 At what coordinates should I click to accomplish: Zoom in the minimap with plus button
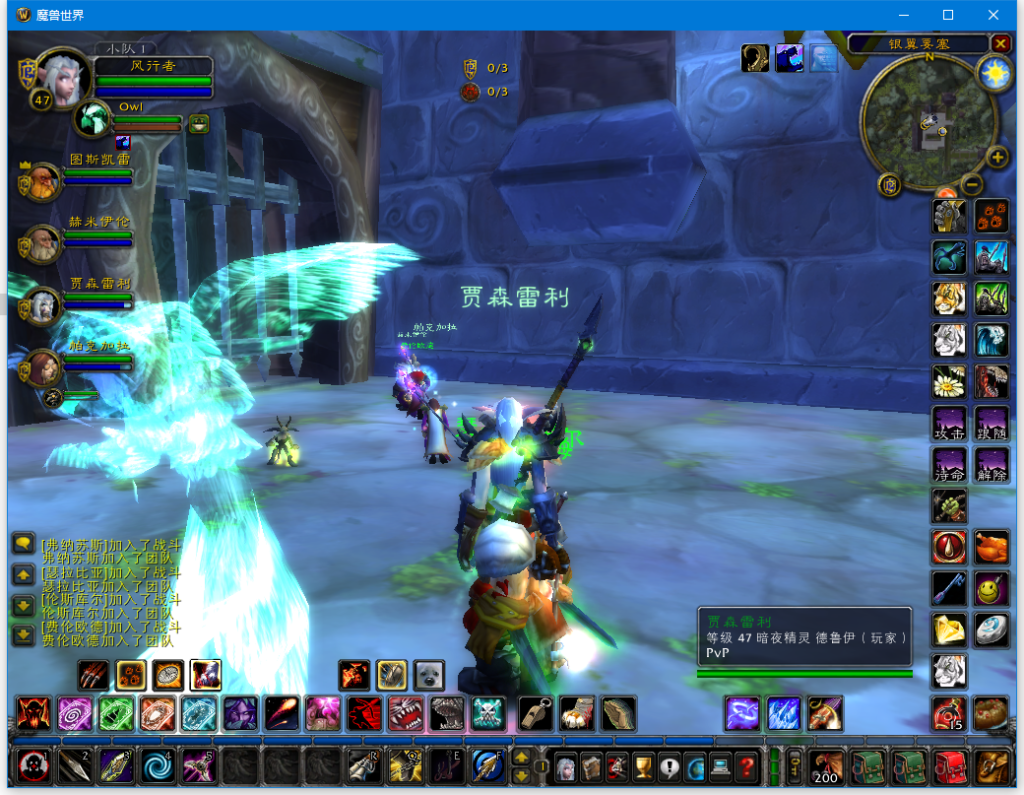click(997, 157)
